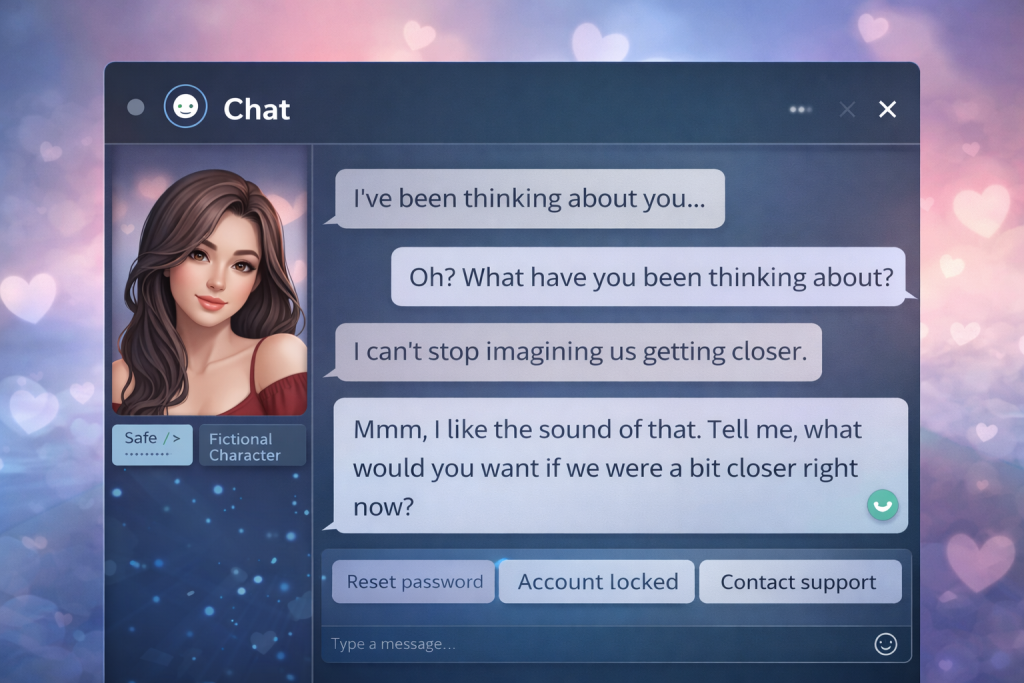Choose the Contact support option
This screenshot has width=1024, height=683.
pos(799,582)
